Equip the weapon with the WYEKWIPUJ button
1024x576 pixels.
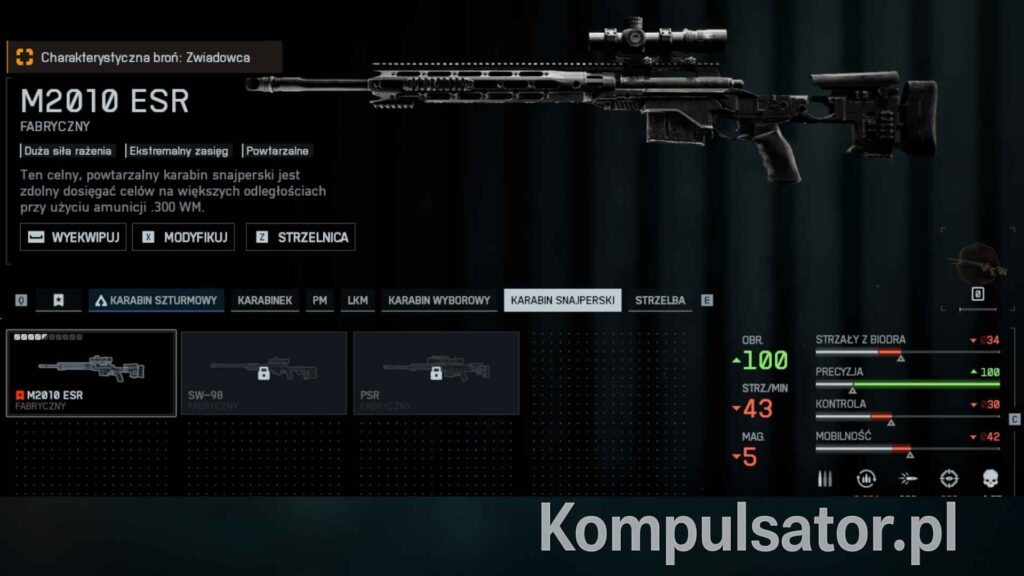(73, 237)
